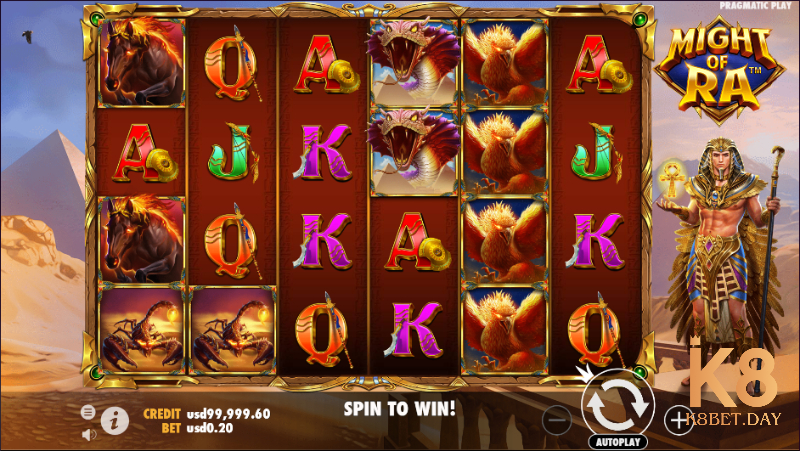
Task: Toggle the sound speaker icon
Action: [x=88, y=434]
